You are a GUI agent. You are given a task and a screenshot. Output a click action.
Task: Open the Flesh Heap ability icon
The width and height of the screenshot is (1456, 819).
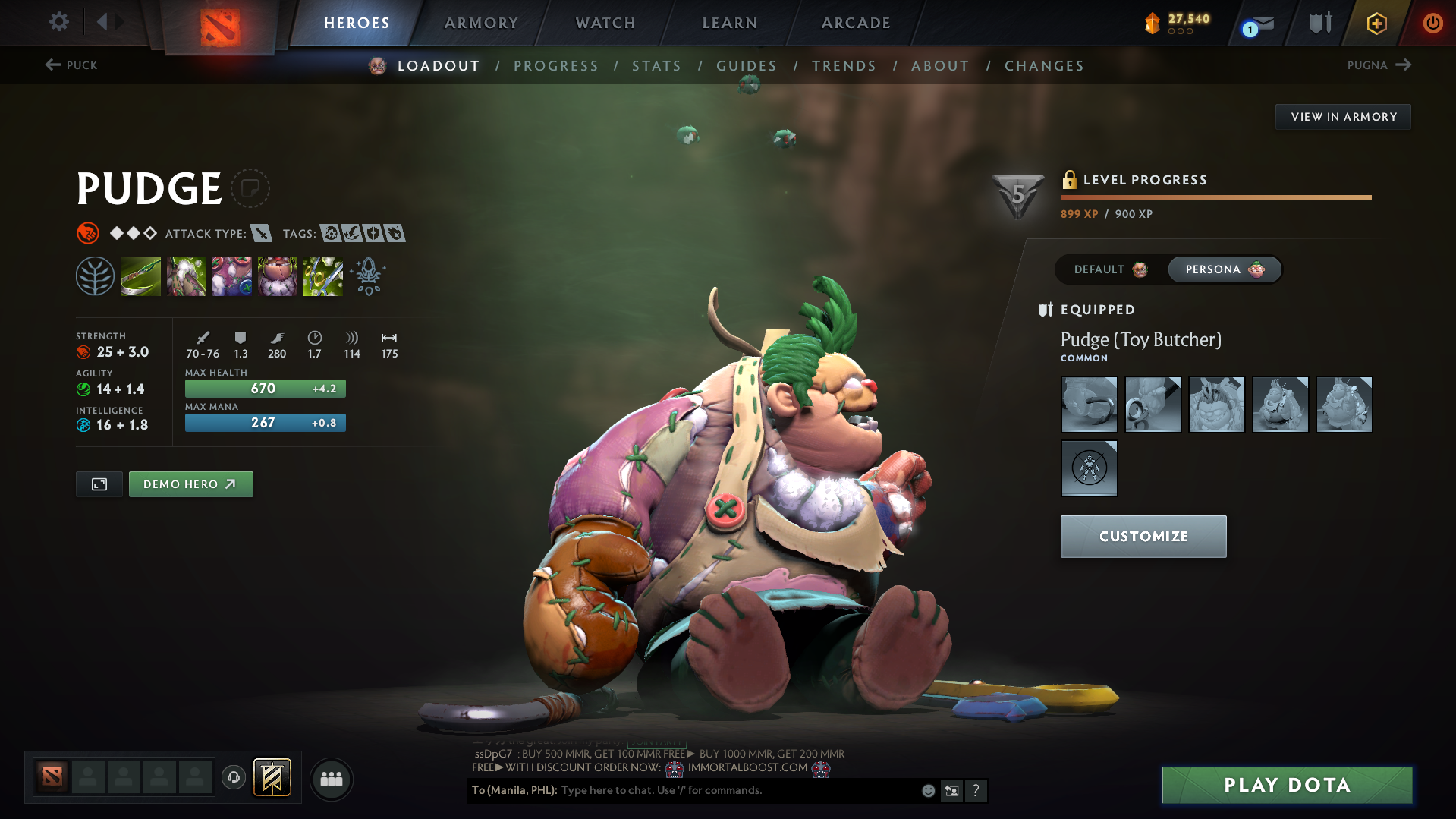click(231, 276)
